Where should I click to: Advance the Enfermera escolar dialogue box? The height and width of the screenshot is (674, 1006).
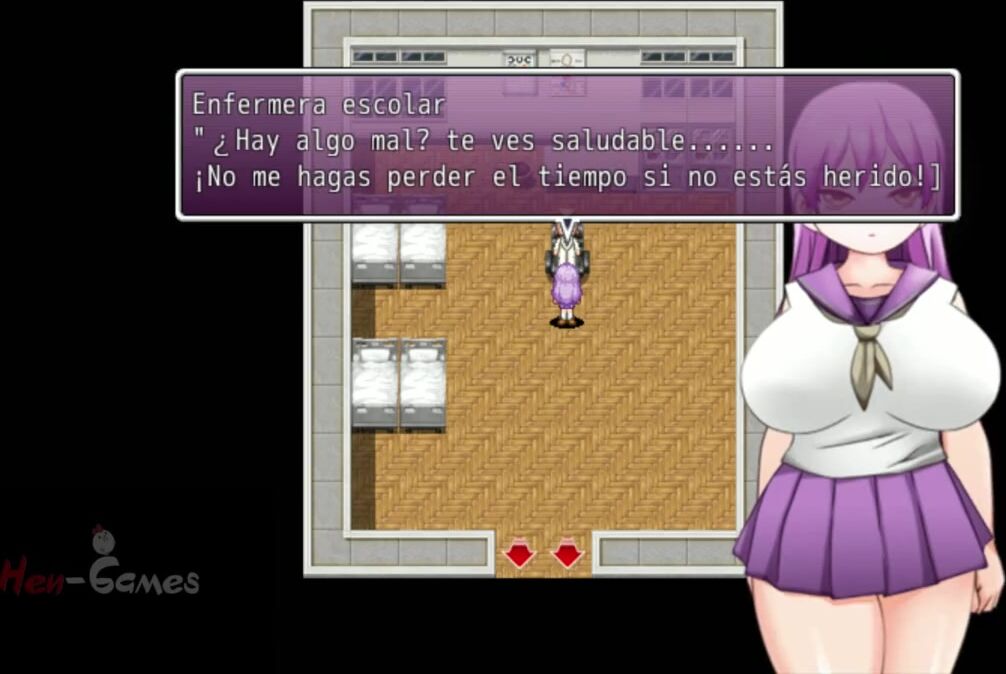point(566,145)
